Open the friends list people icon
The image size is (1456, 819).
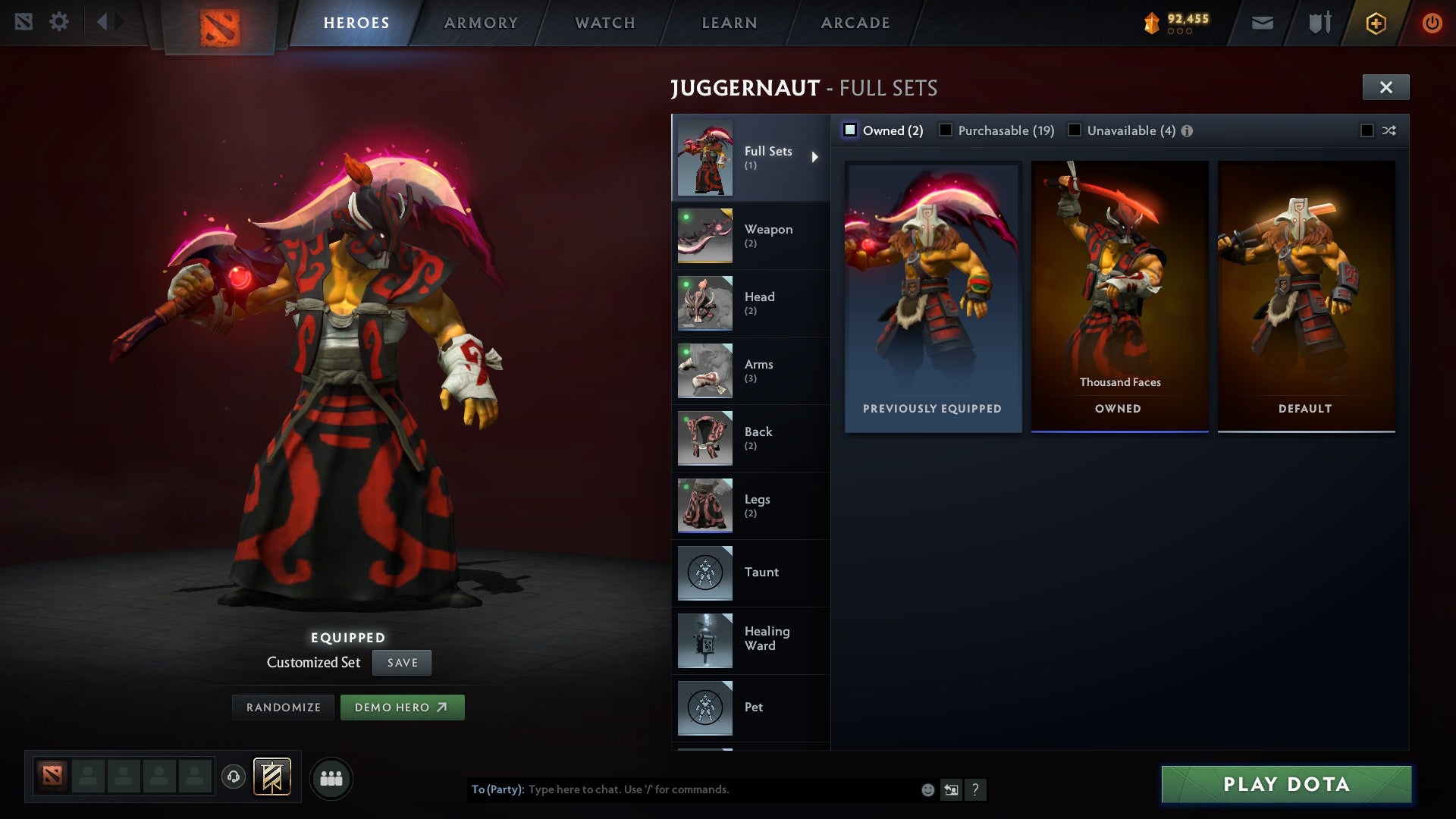click(x=331, y=777)
